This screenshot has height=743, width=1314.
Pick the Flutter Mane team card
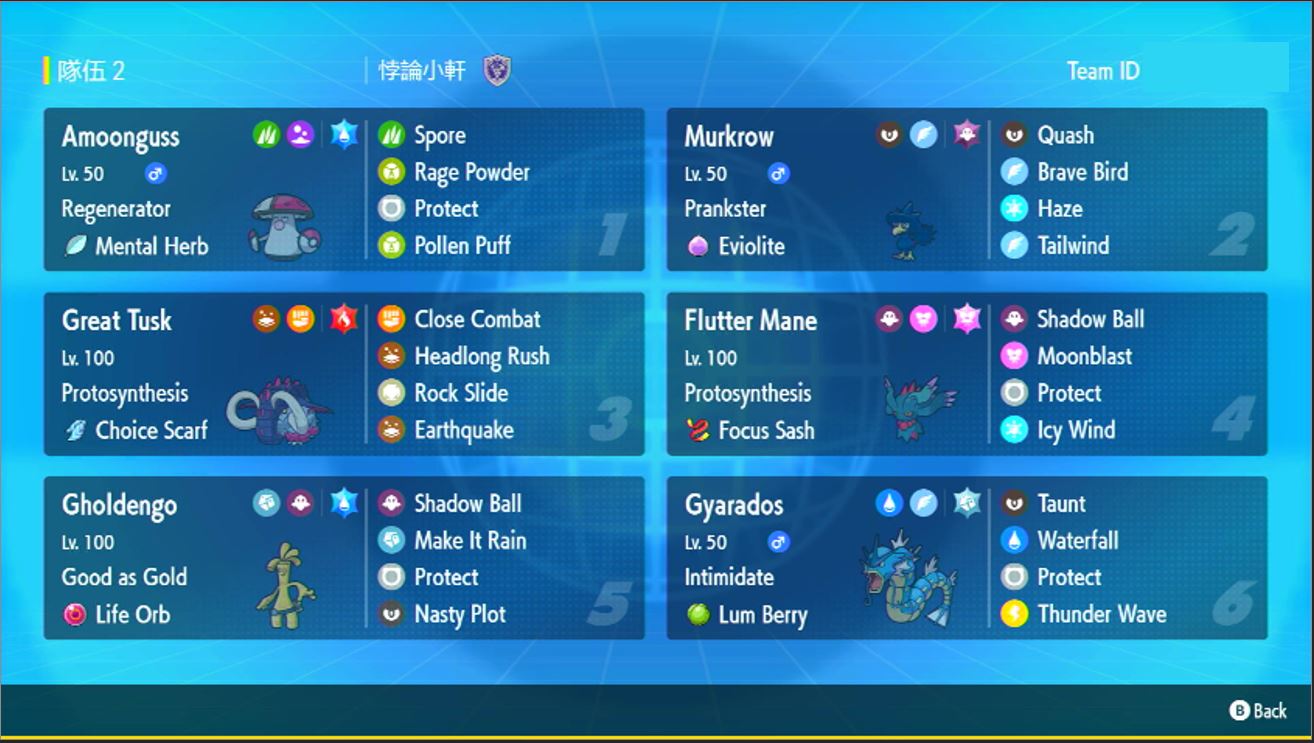click(966, 373)
